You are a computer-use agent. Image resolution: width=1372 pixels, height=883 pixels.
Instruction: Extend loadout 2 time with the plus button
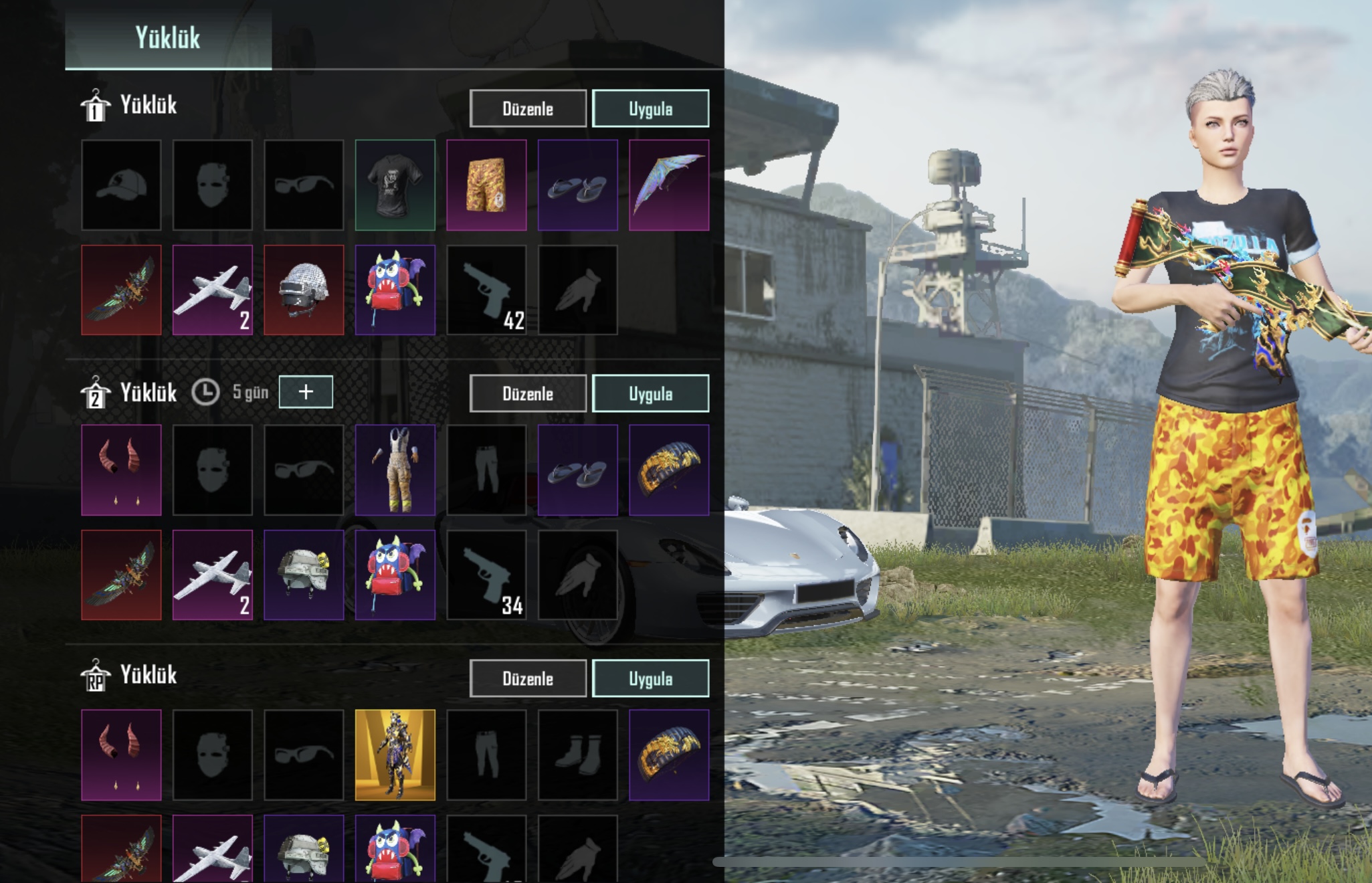pyautogui.click(x=306, y=392)
